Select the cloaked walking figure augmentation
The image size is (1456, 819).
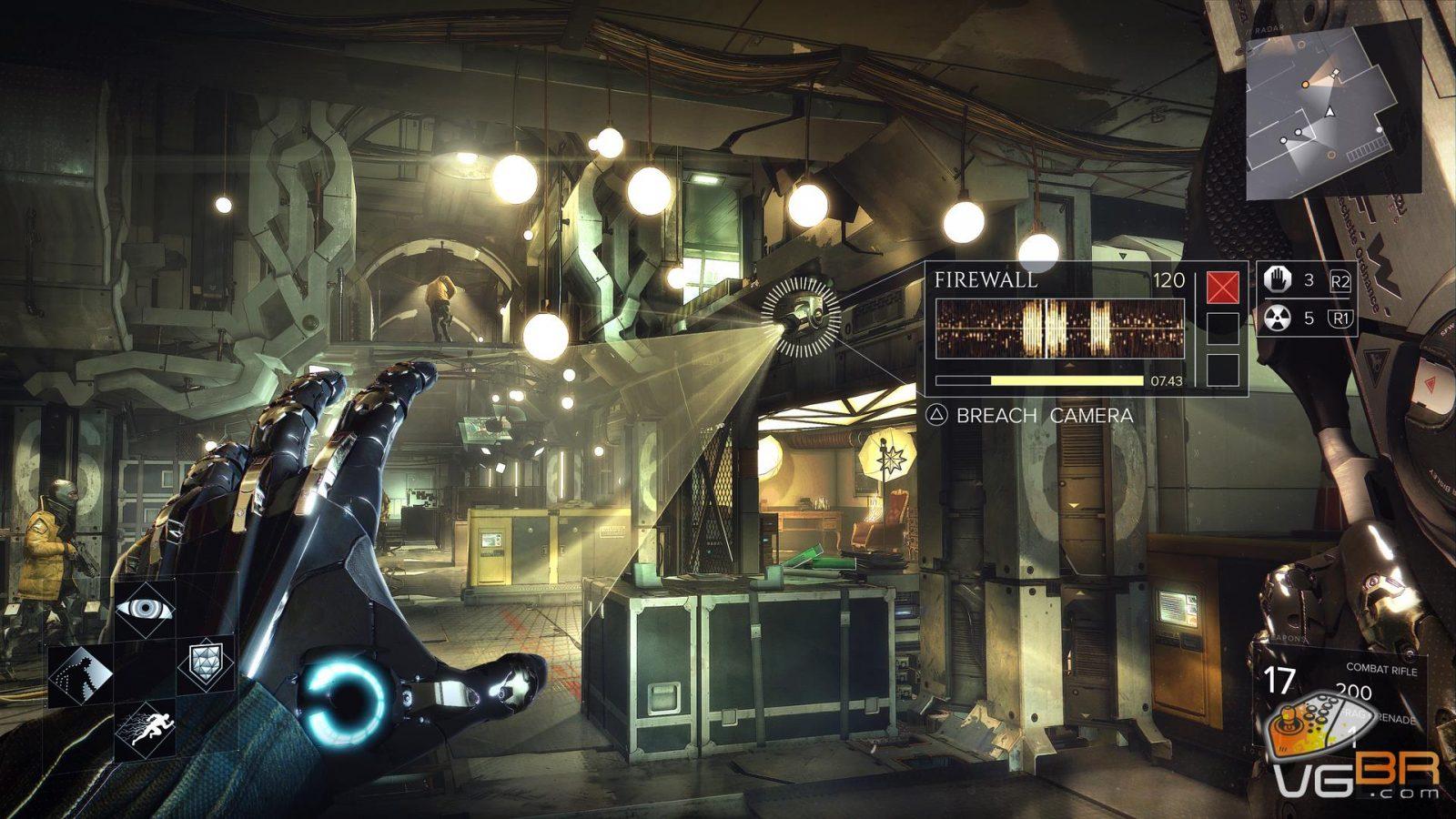point(81,675)
